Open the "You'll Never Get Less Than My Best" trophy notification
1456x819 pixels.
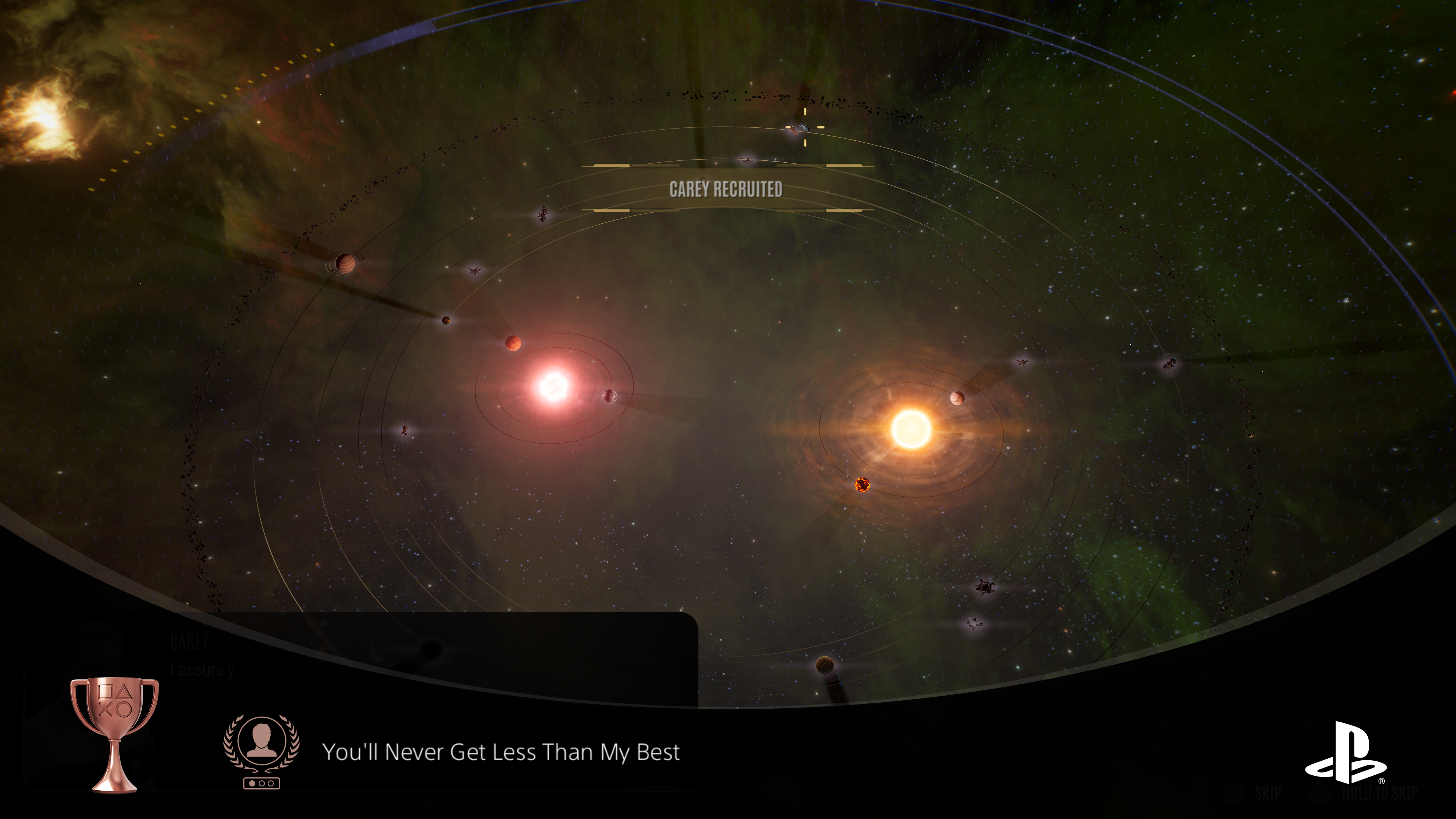500,752
